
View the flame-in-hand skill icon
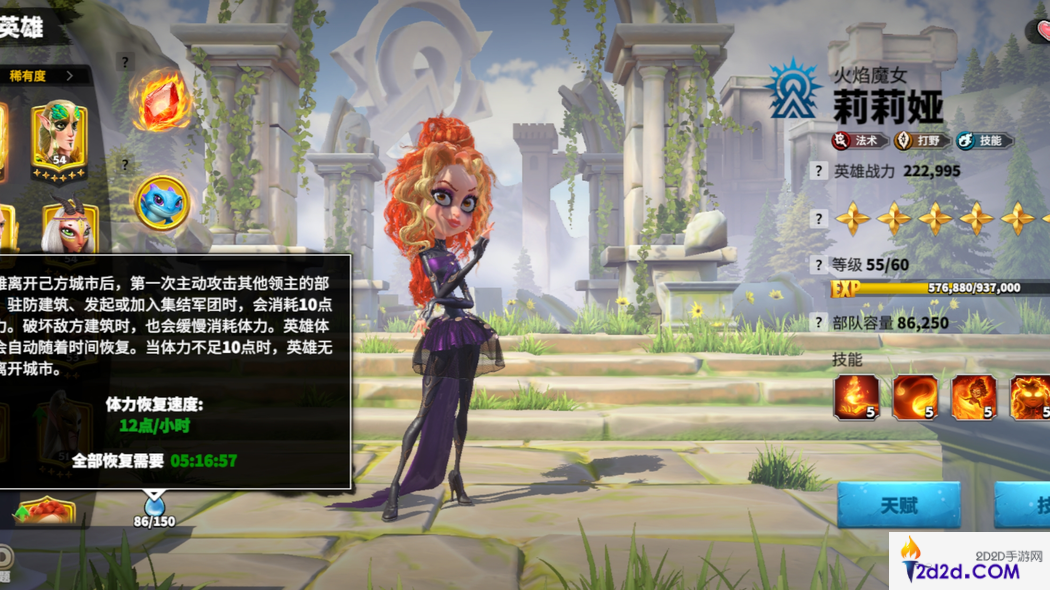point(857,397)
